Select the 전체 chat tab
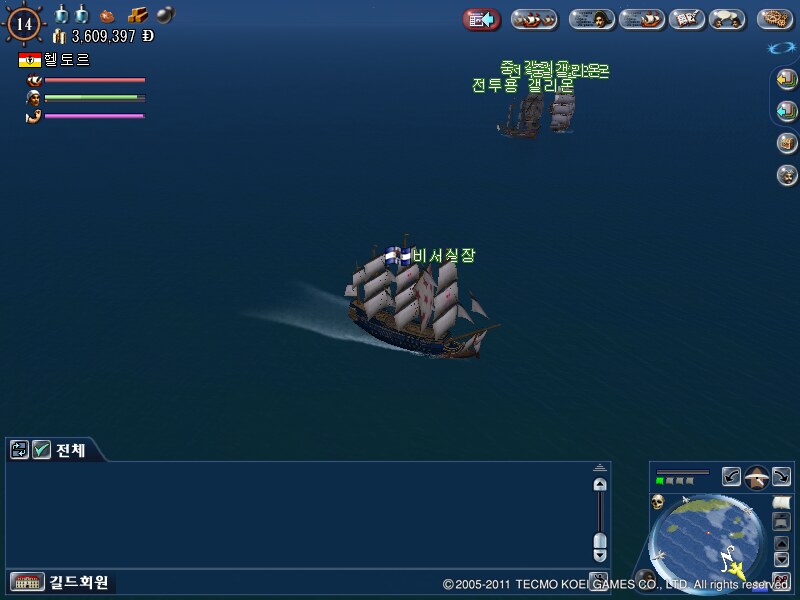The height and width of the screenshot is (600, 800). 70,450
